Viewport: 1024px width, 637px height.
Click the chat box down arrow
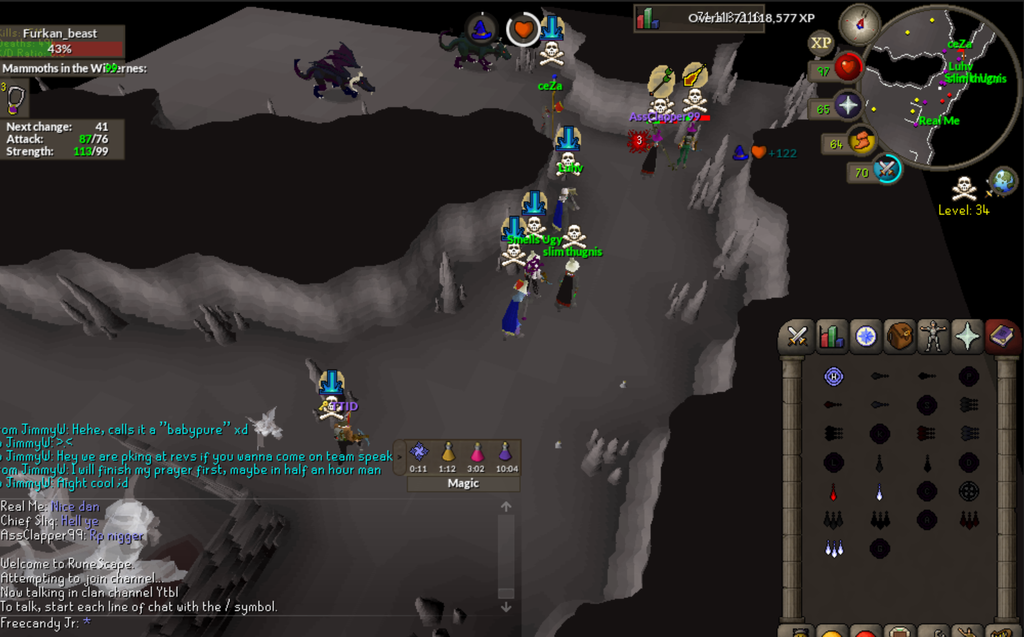[506, 606]
